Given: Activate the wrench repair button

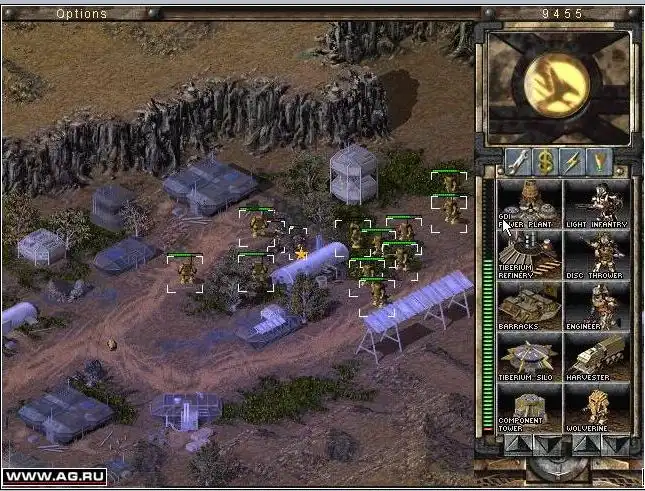Looking at the screenshot, I should [x=518, y=160].
